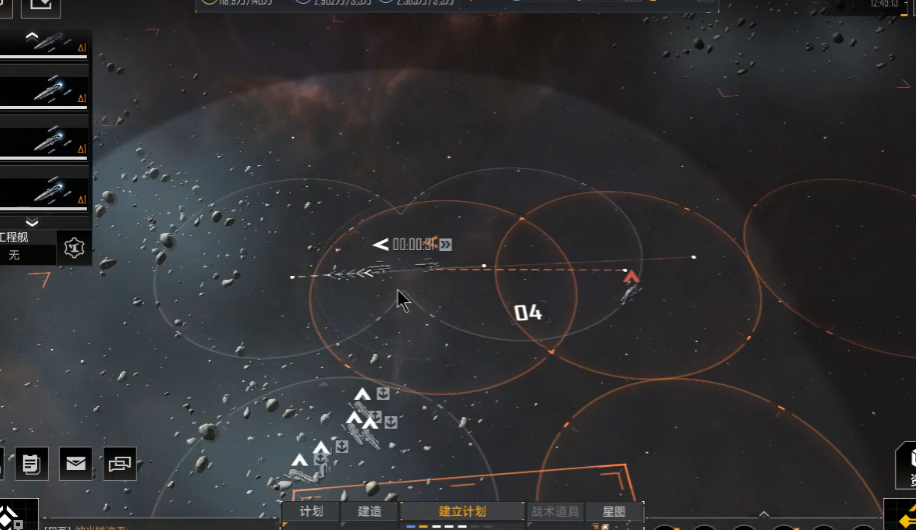
Task: Open the 计划 tab
Action: (311, 511)
